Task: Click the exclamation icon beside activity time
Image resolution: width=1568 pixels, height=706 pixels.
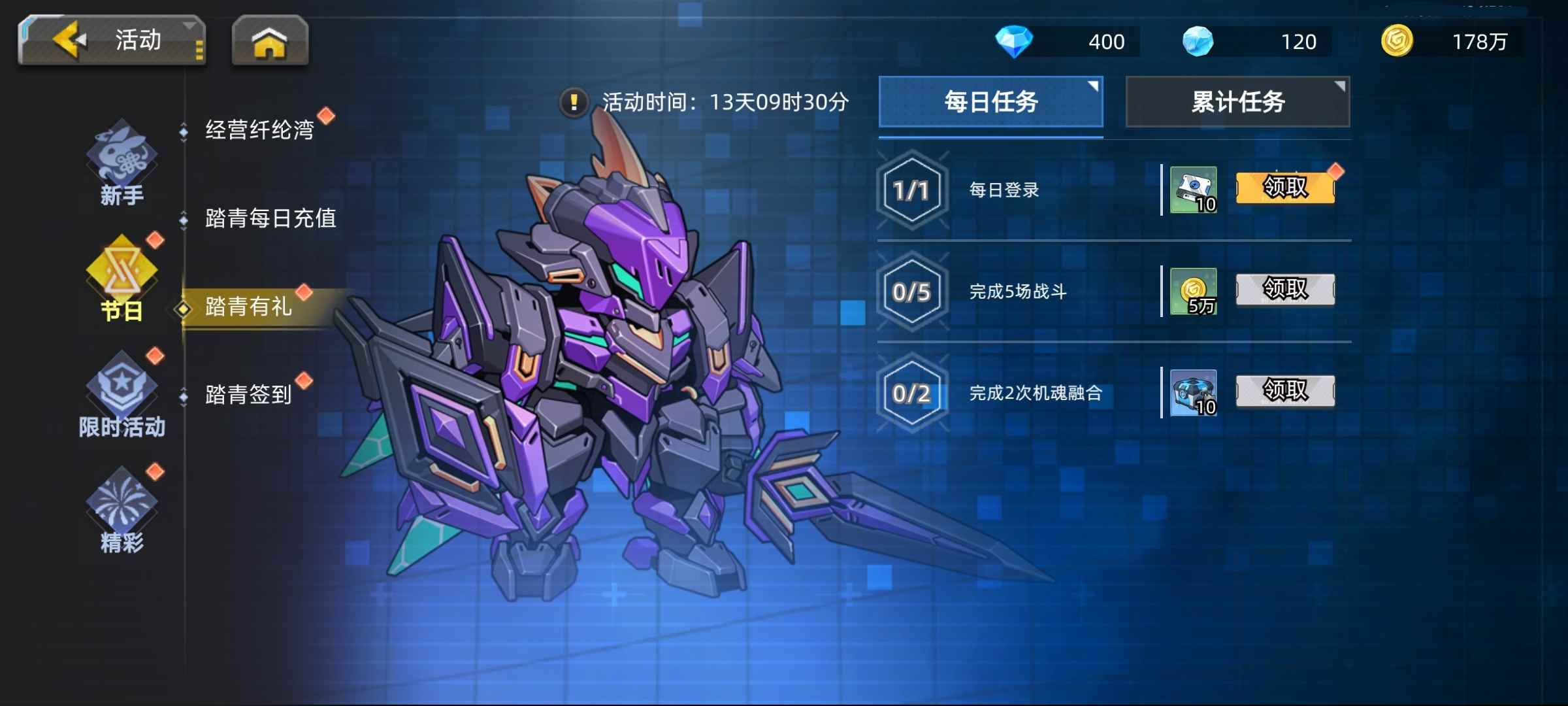Action: [x=574, y=101]
